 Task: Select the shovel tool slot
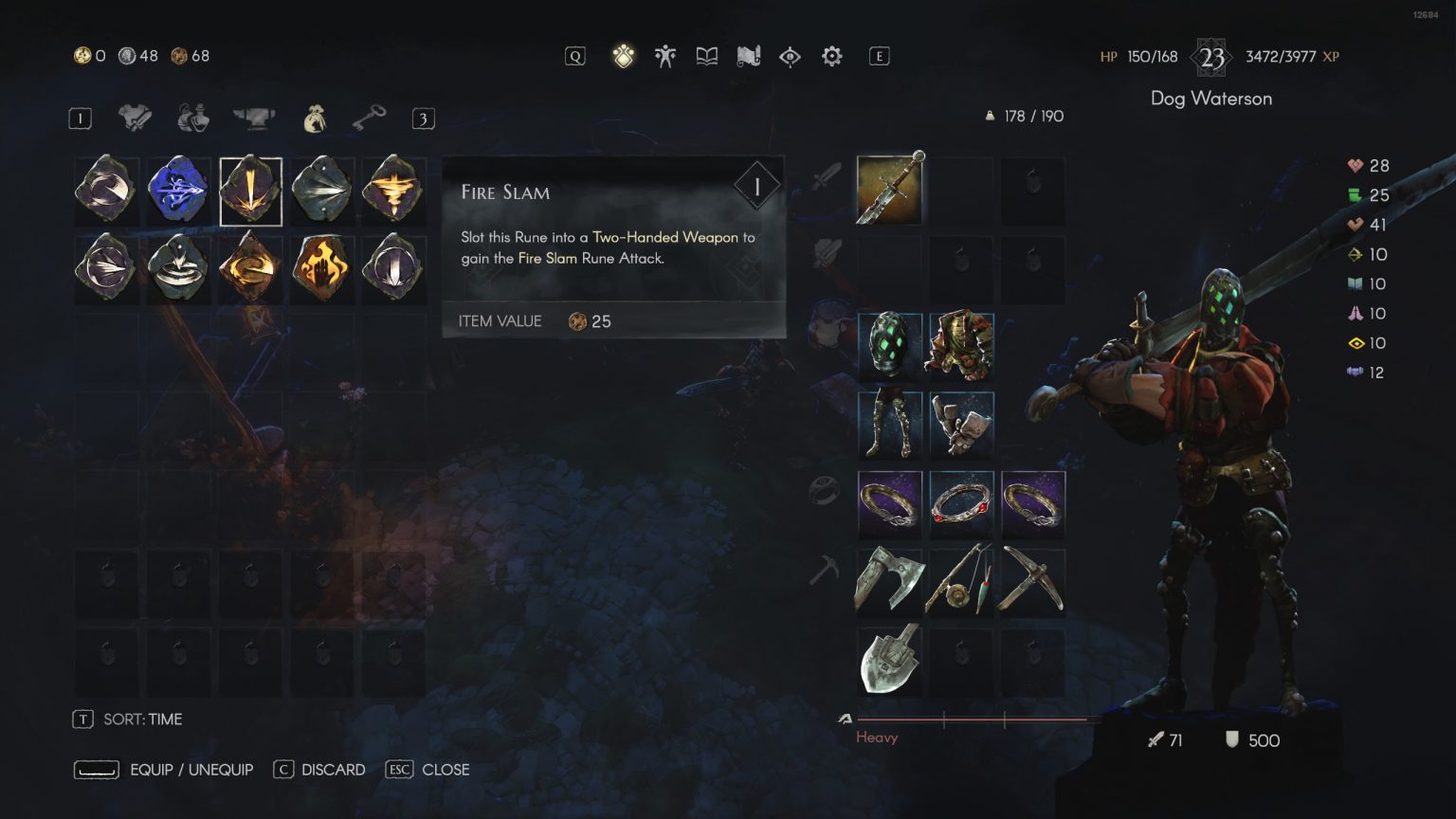[888, 659]
